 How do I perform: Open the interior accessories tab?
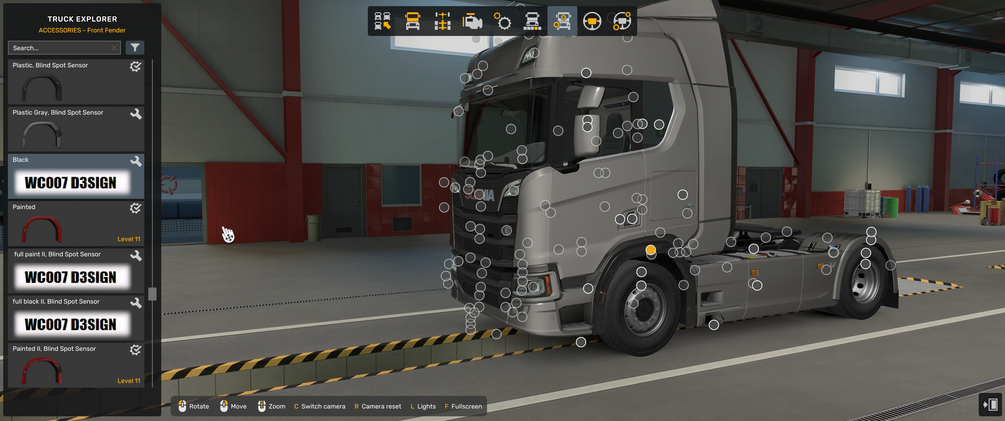coord(622,21)
